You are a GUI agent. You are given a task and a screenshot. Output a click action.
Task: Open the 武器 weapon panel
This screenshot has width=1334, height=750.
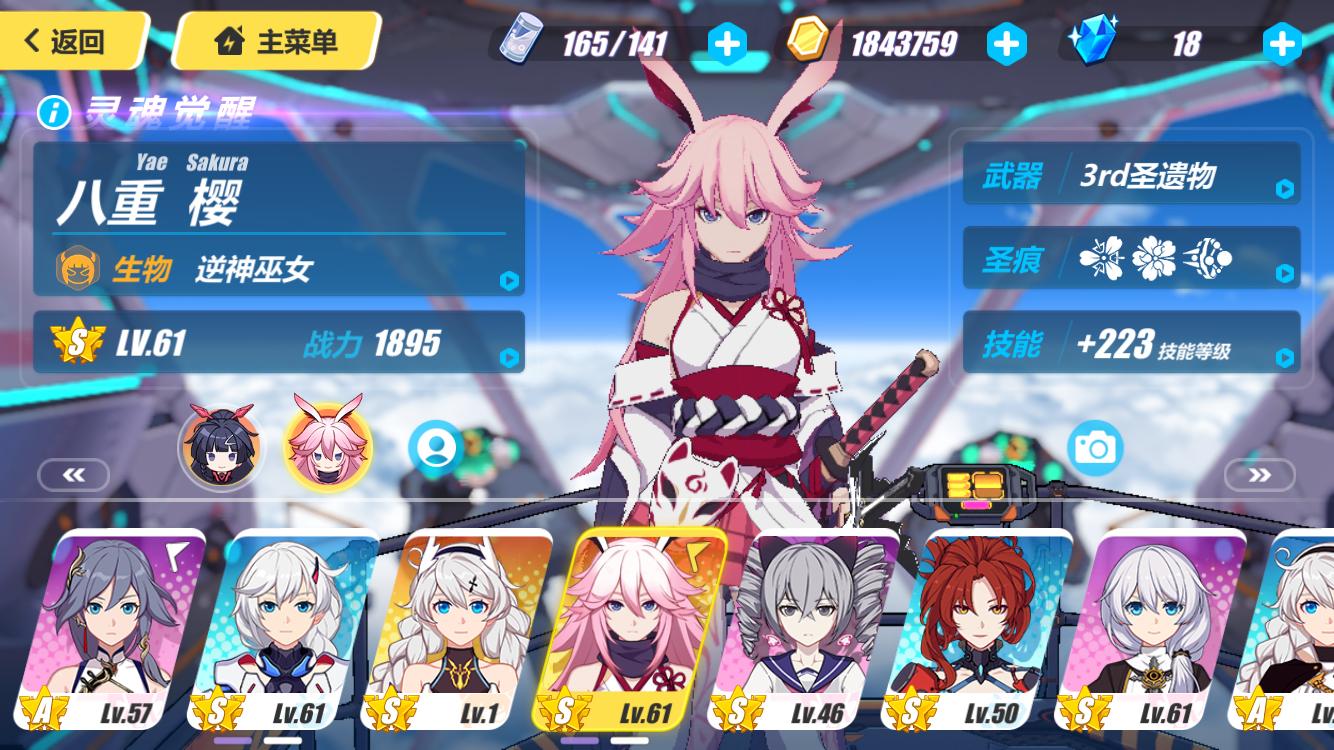tap(1131, 176)
